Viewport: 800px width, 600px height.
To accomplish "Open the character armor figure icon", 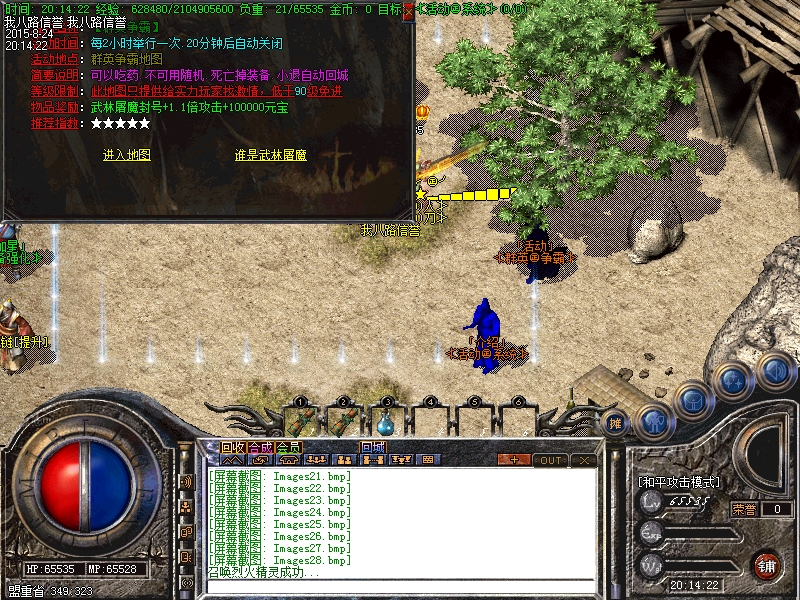I will tap(654, 420).
